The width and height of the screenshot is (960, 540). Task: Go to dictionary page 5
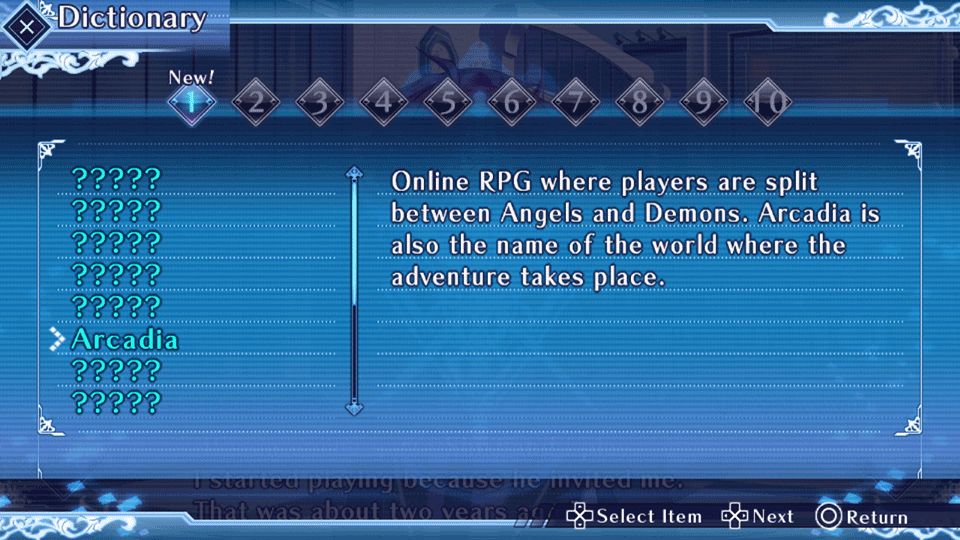click(447, 102)
